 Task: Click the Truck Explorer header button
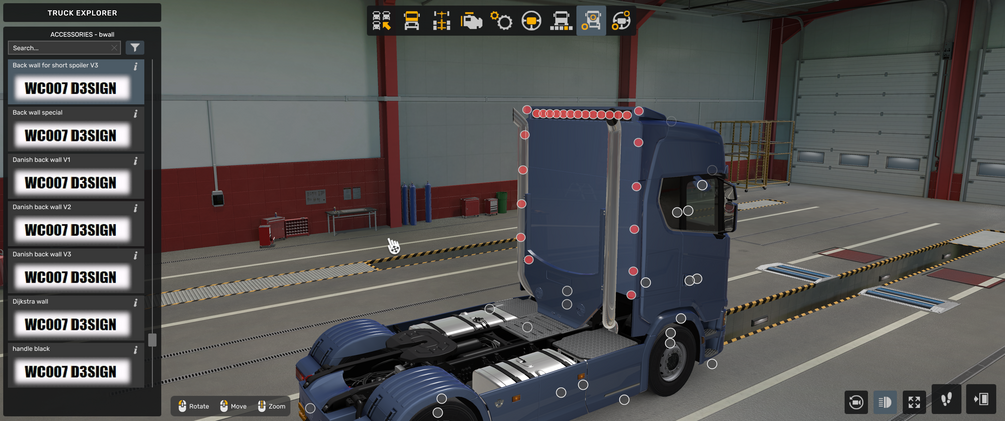(81, 13)
